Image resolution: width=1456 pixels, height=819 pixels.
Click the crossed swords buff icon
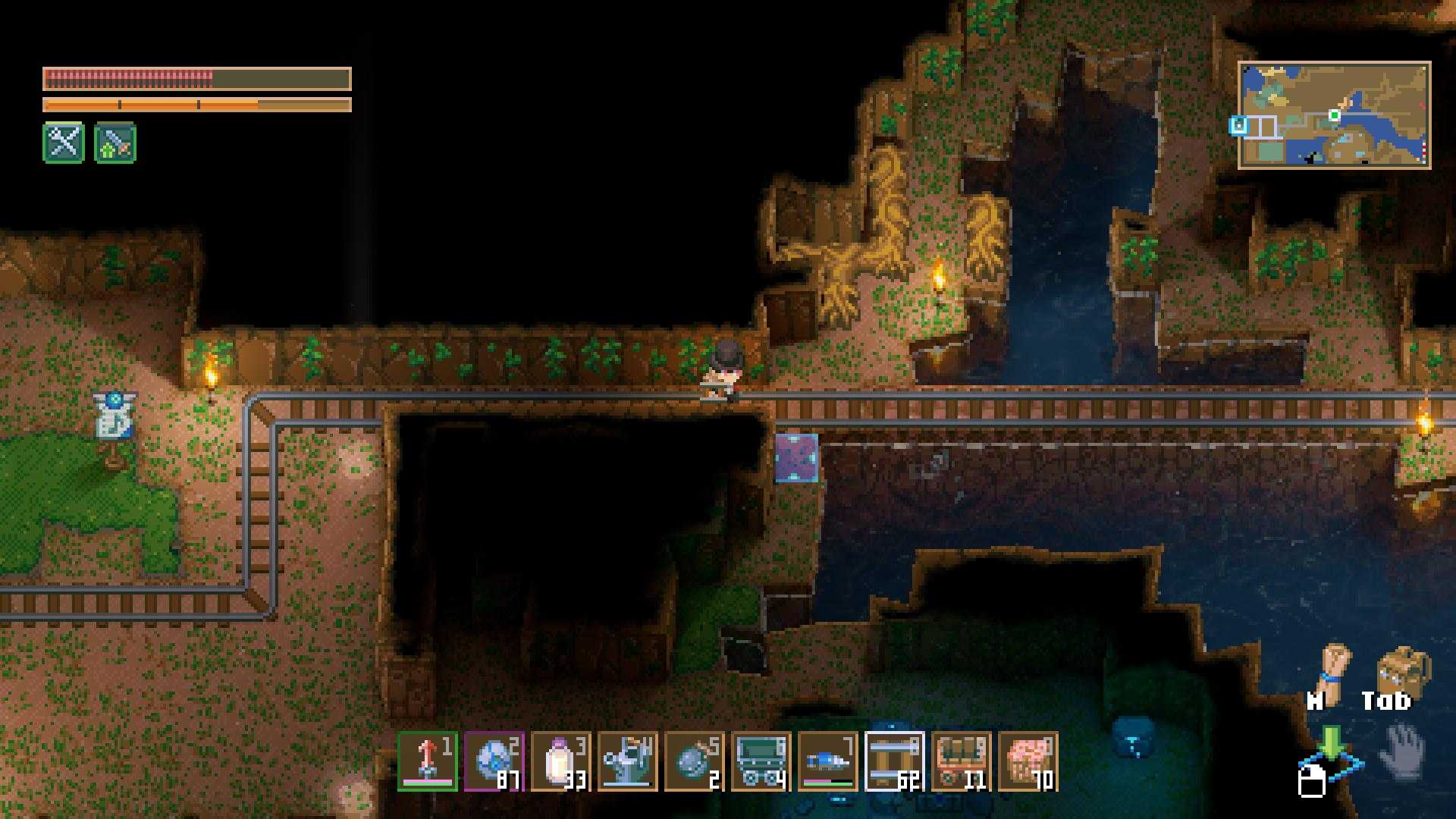point(64,143)
